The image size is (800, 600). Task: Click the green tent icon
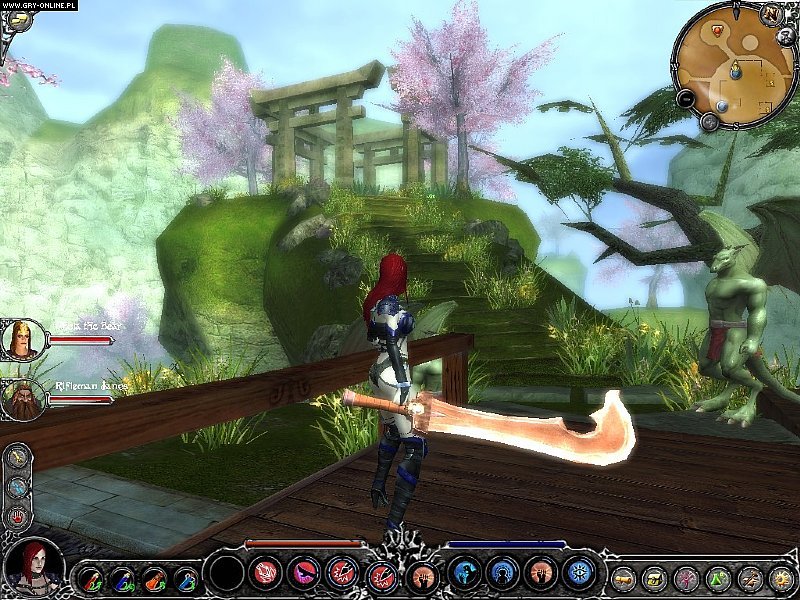(717, 577)
